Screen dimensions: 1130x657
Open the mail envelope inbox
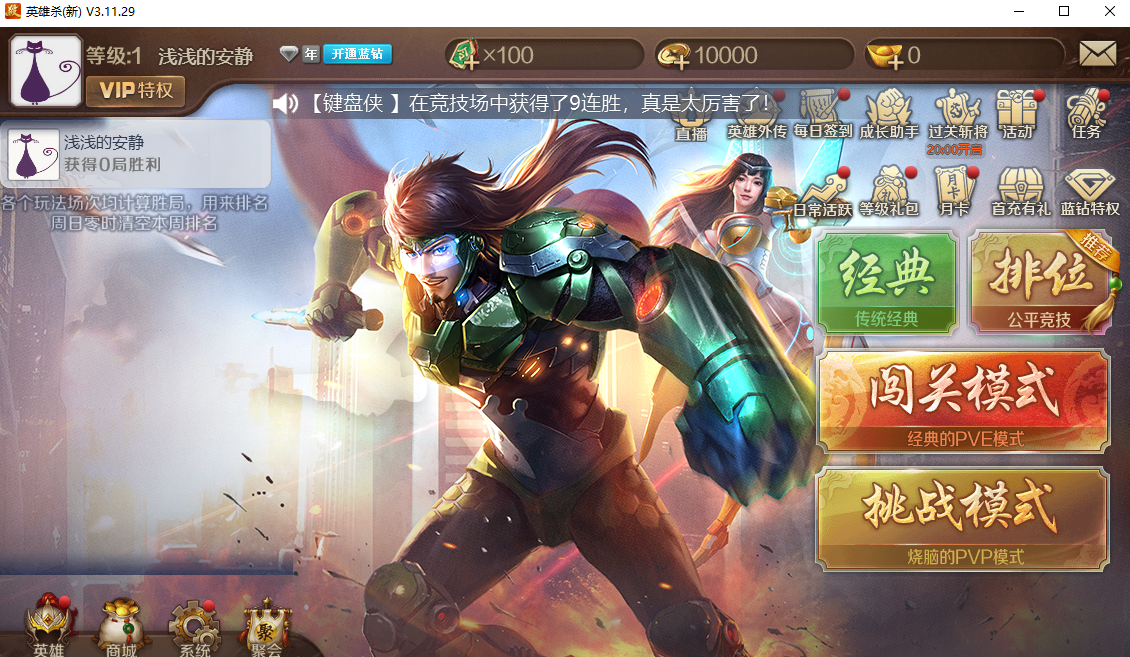(x=1097, y=54)
